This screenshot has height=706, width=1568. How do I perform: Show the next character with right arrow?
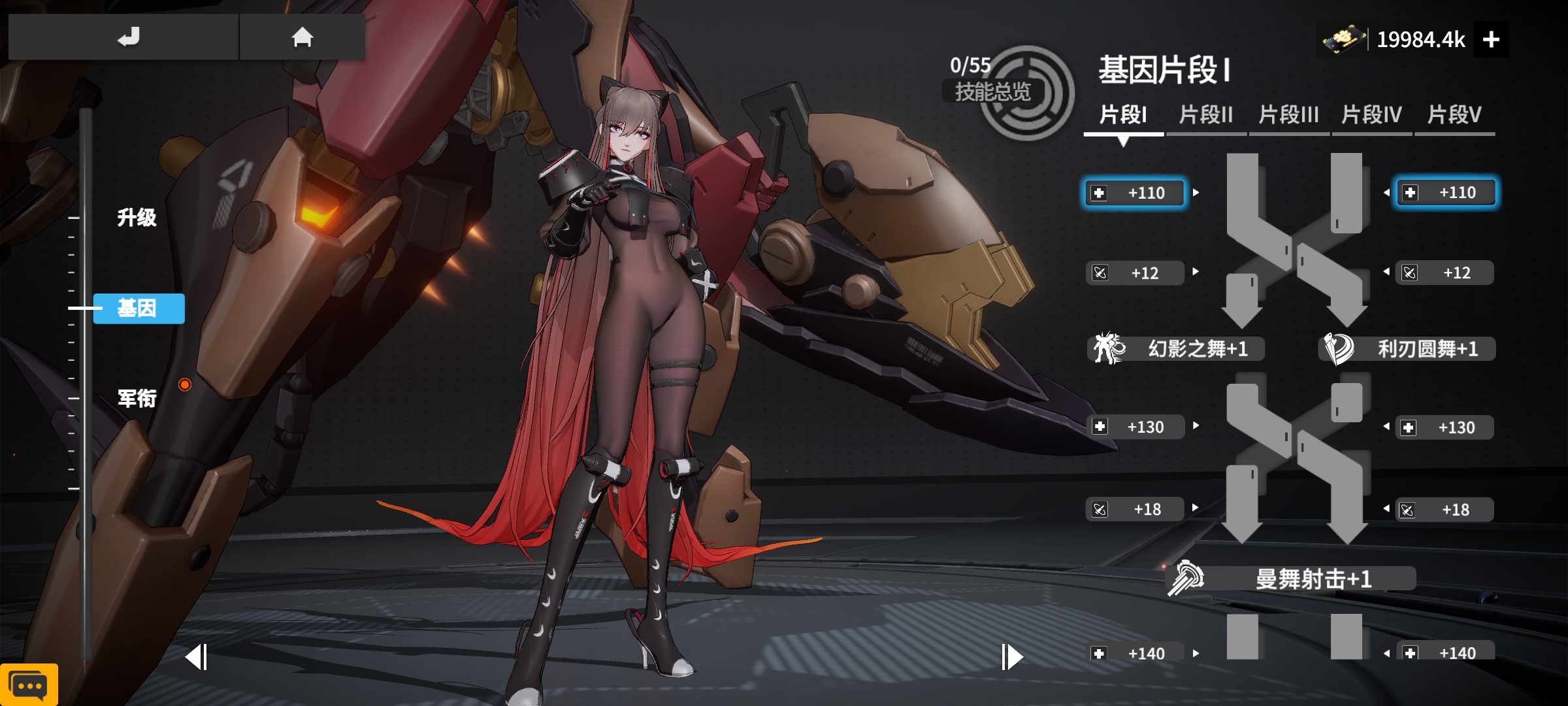click(1012, 657)
